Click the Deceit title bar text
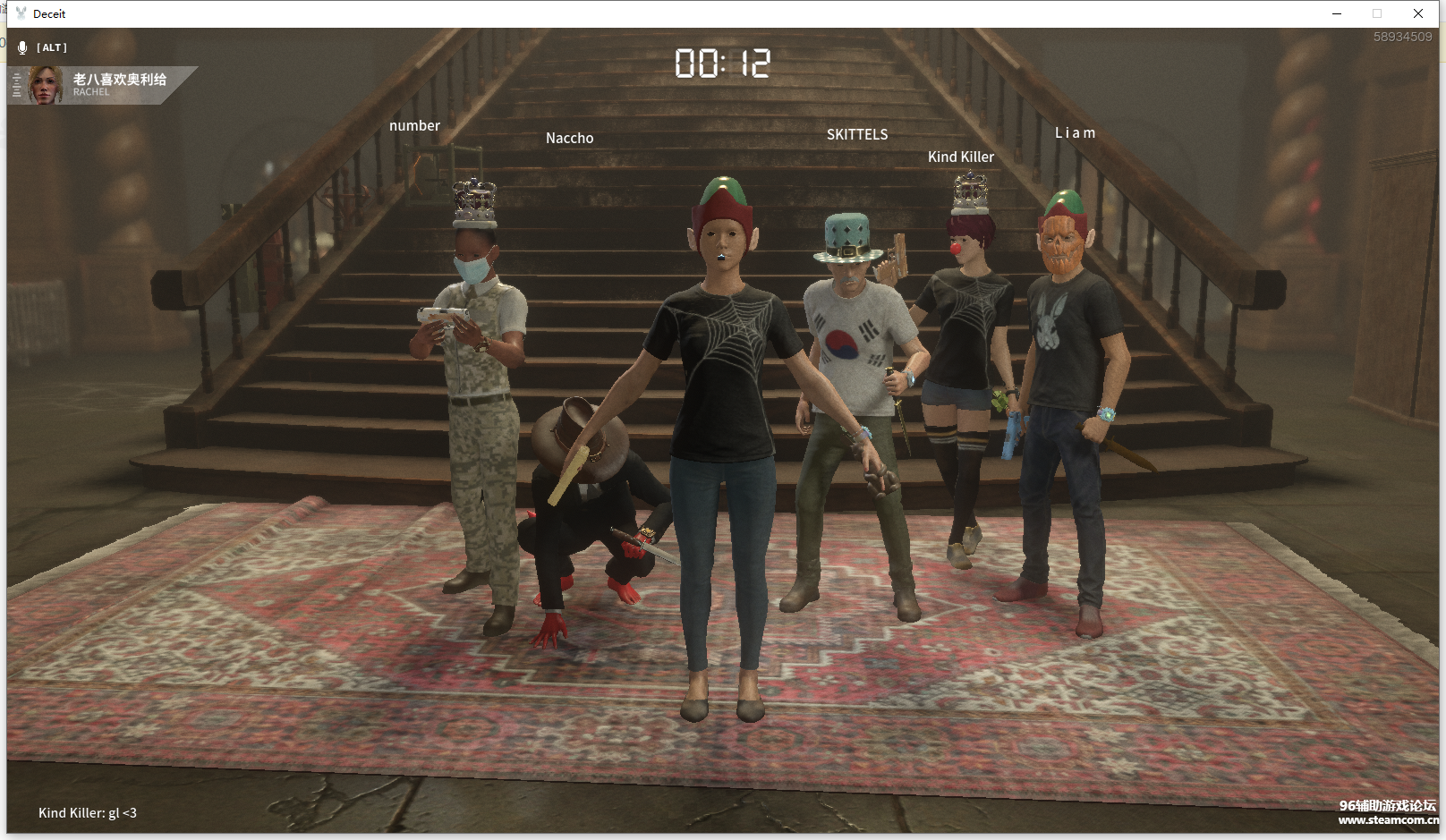 tap(49, 13)
